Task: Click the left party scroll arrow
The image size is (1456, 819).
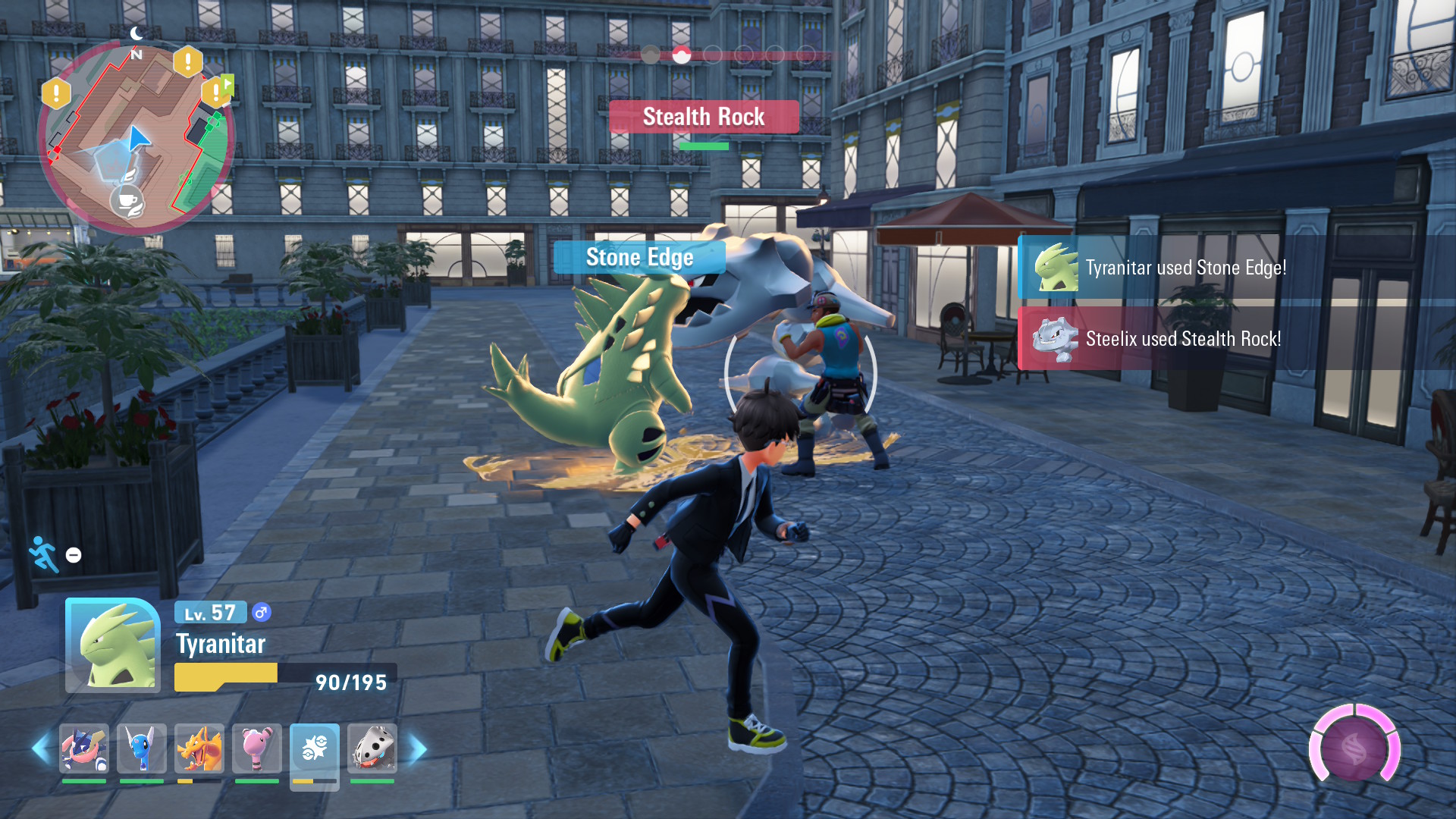Action: tap(40, 749)
